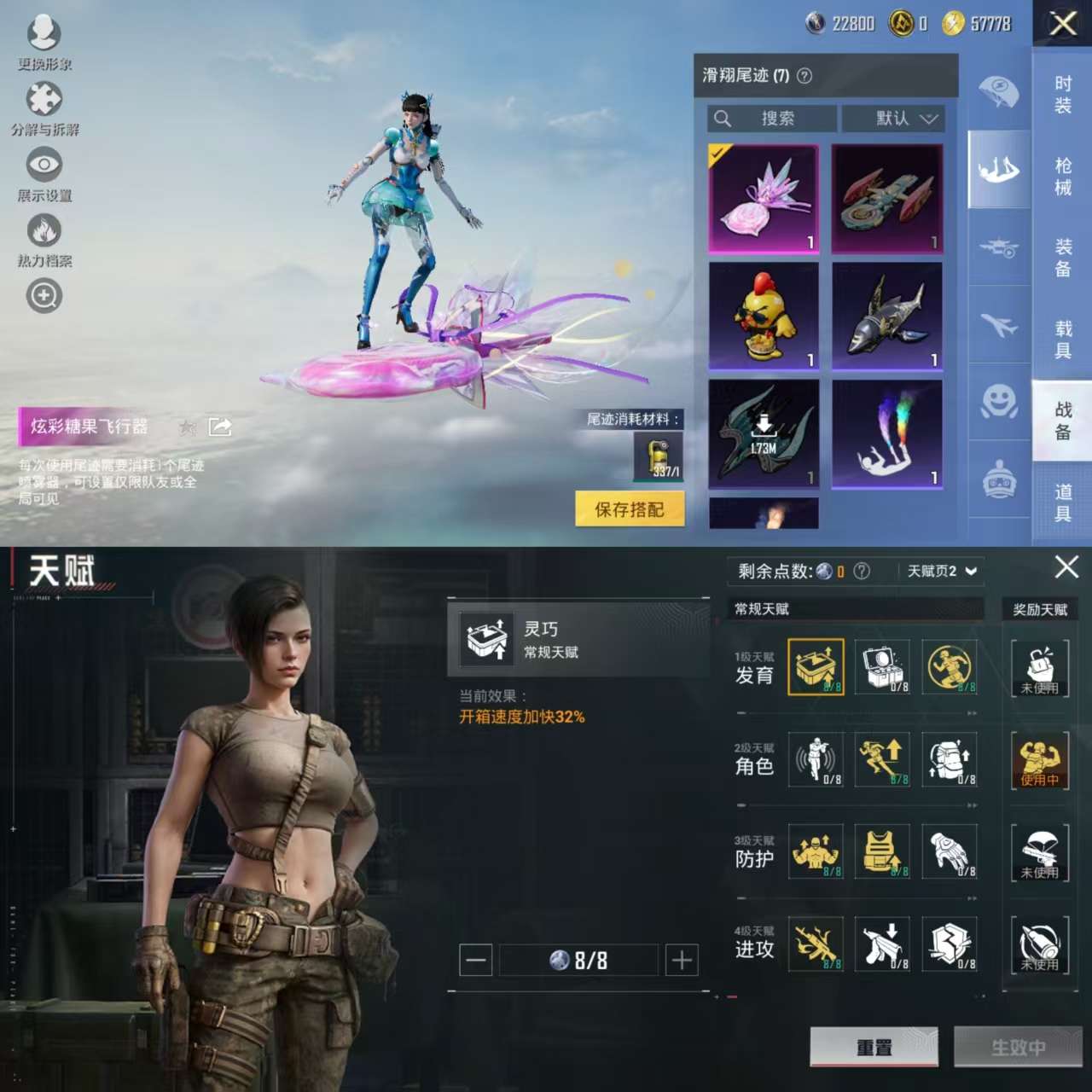The image size is (1092, 1092).
Task: Select the yellow chicken glide trail
Action: tap(764, 317)
